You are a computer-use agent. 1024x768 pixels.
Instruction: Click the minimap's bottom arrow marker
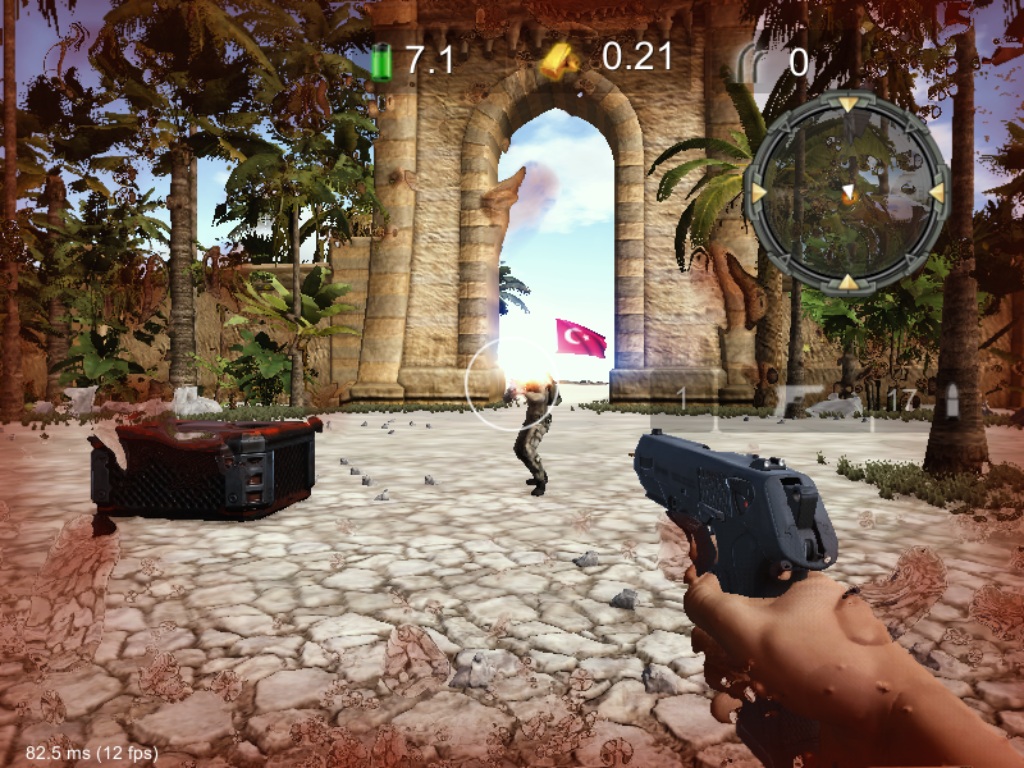point(848,282)
